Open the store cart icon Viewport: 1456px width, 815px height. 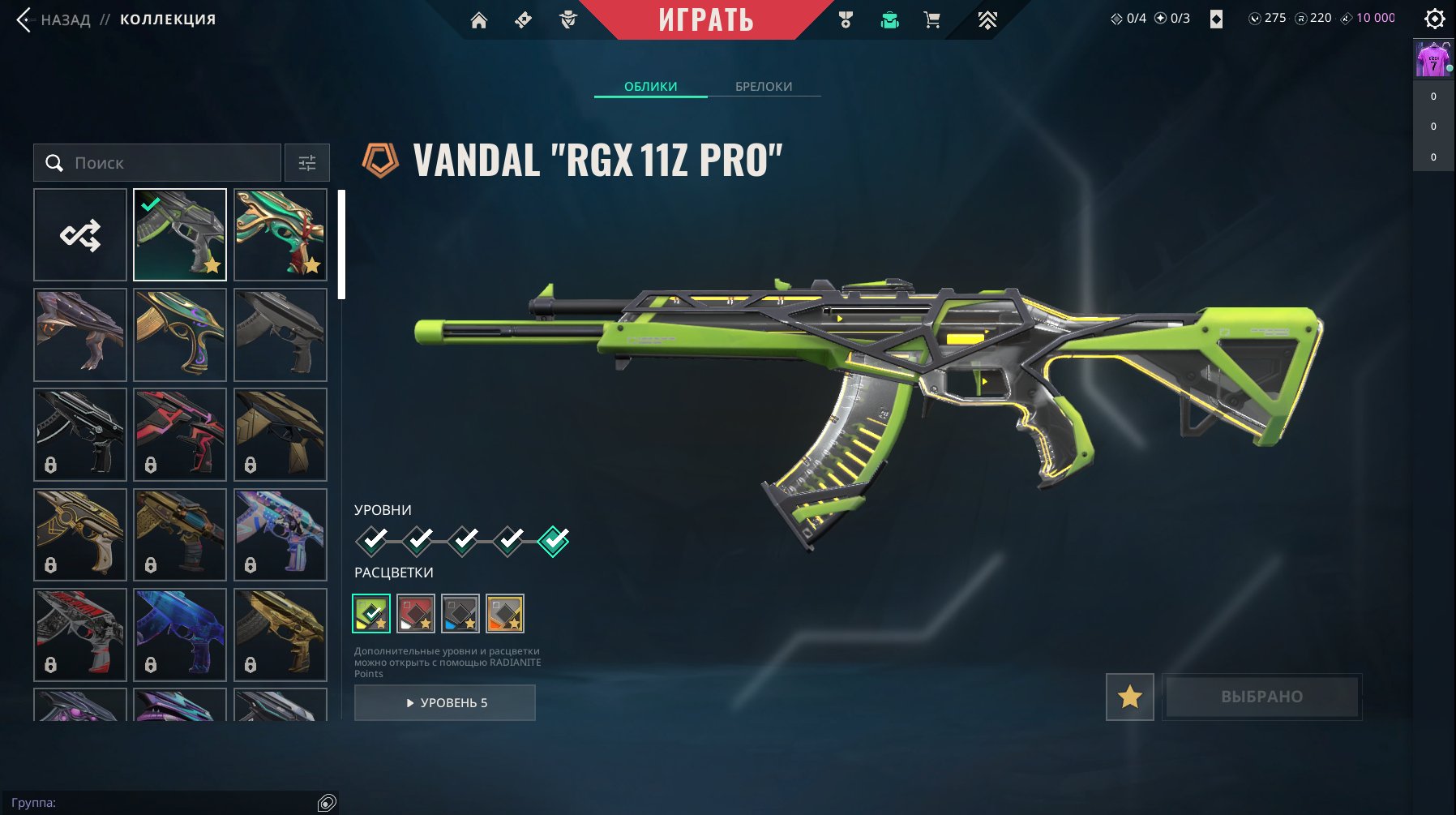[932, 20]
